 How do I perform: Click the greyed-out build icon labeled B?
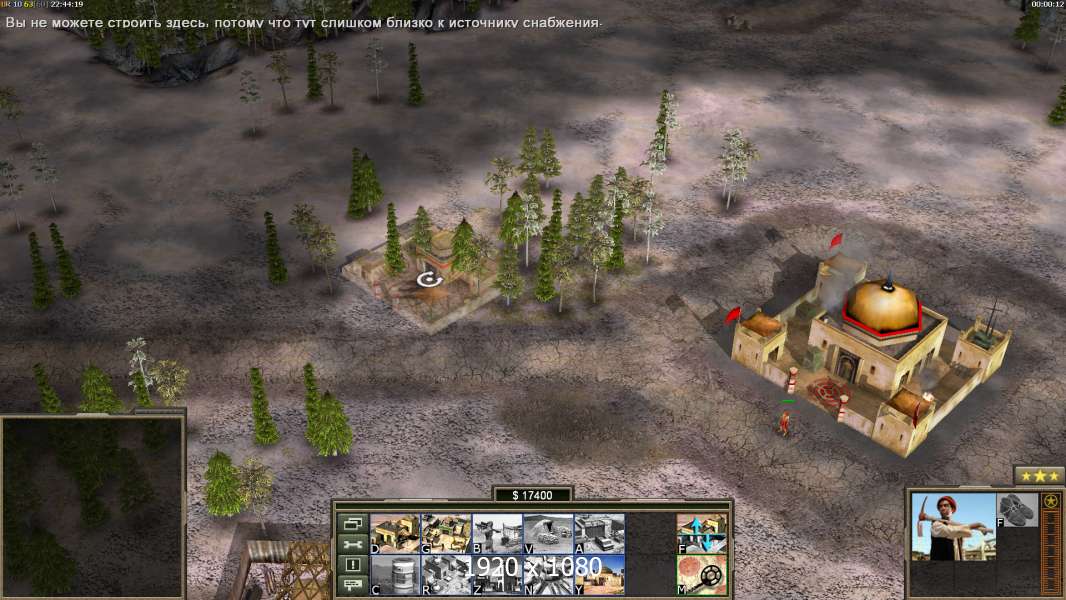tap(497, 533)
